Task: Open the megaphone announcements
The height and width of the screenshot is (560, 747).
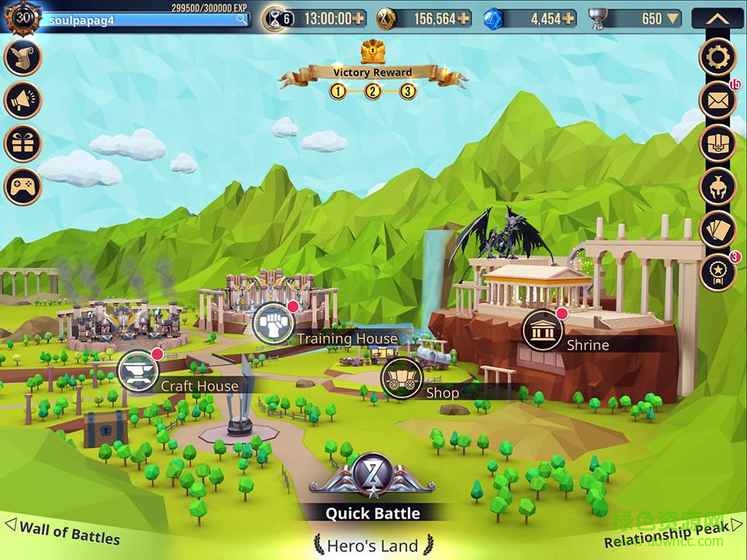Action: pyautogui.click(x=22, y=100)
